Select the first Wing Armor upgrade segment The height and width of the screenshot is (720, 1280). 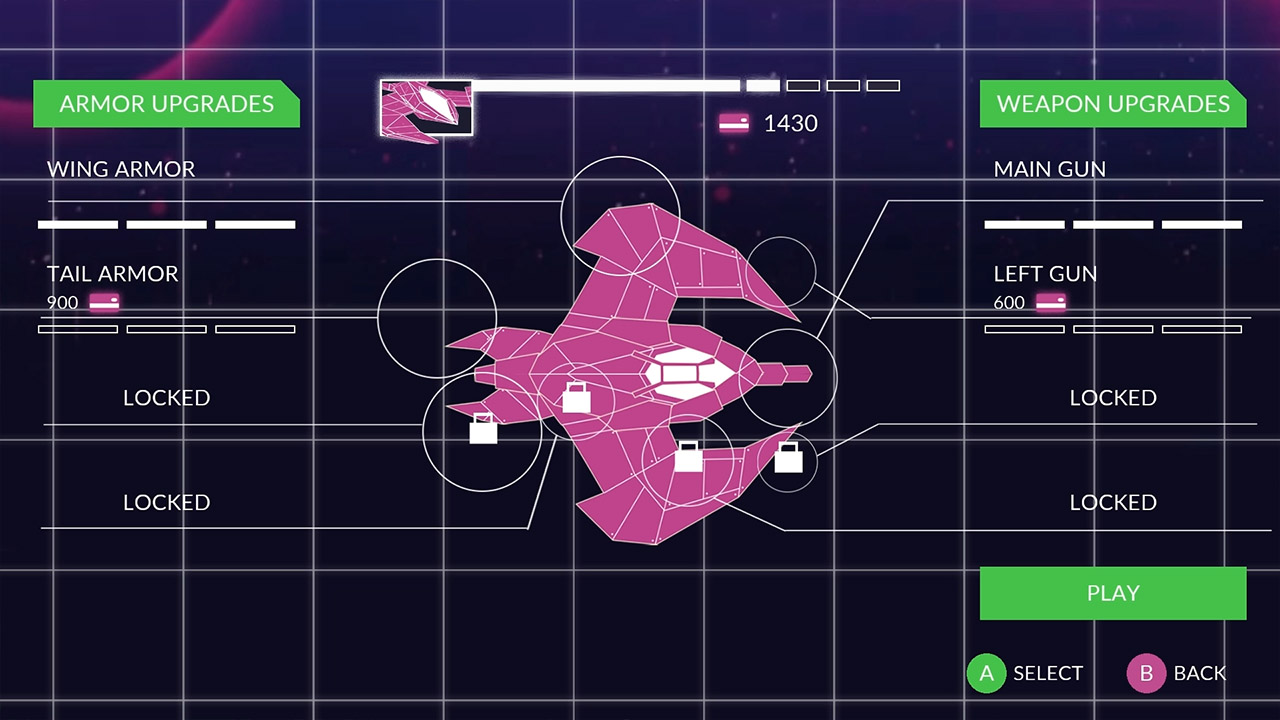[77, 224]
